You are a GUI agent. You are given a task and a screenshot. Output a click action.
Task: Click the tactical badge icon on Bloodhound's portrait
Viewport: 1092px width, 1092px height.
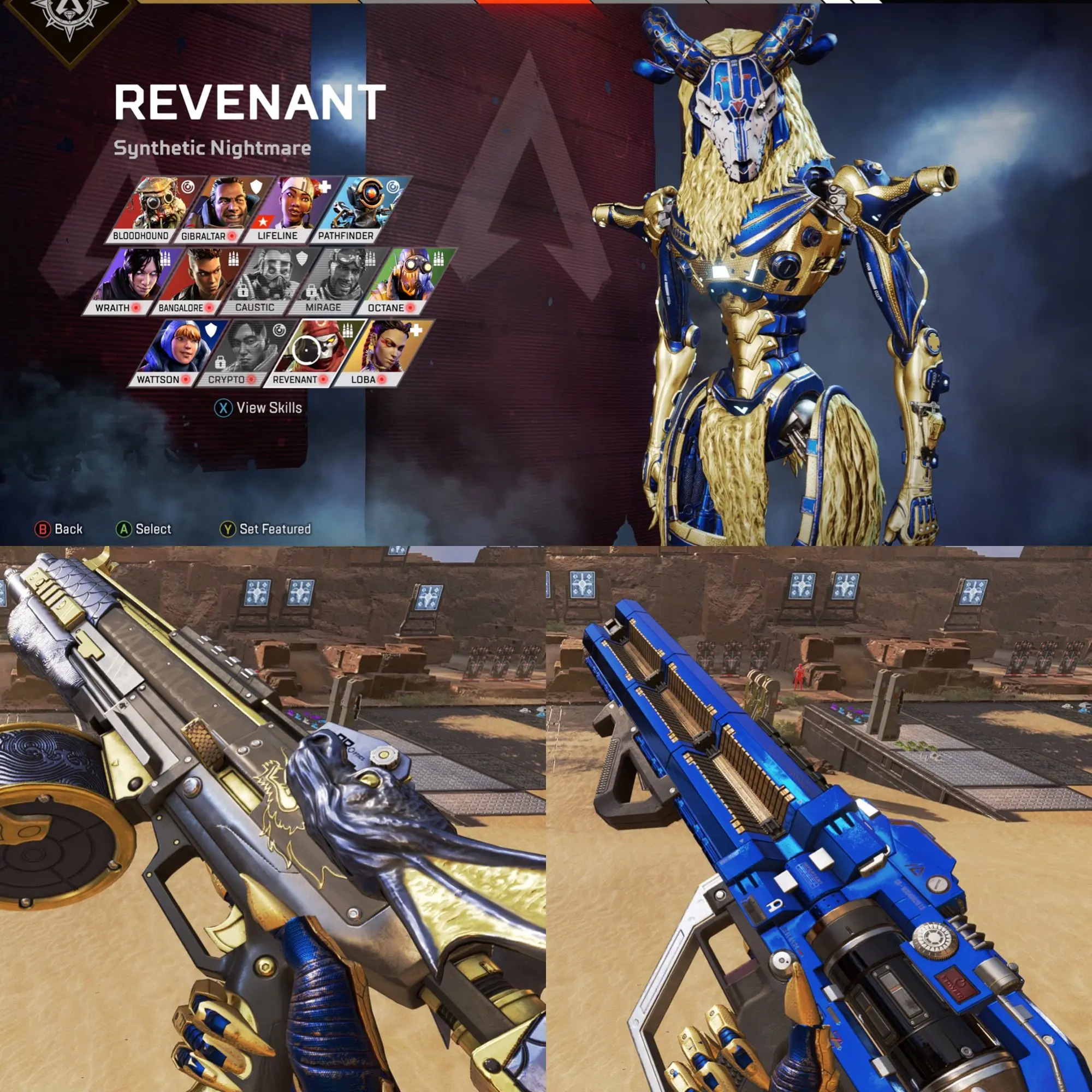click(x=188, y=187)
